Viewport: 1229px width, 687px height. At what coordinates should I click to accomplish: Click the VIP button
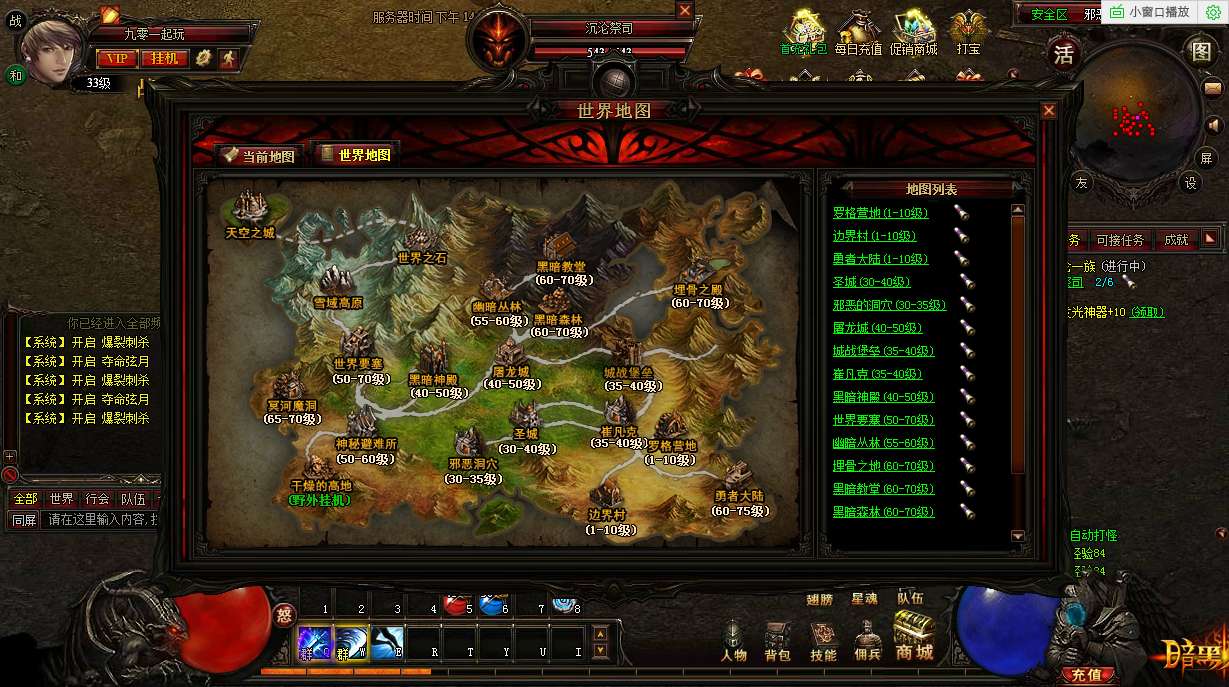click(116, 58)
